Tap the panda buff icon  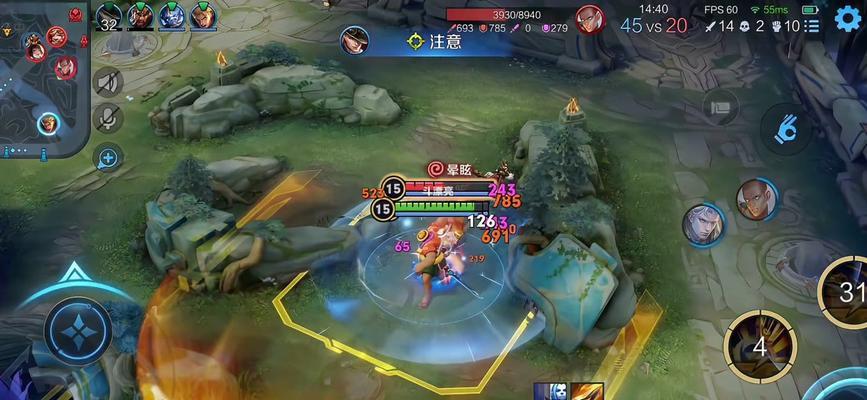click(x=551, y=392)
